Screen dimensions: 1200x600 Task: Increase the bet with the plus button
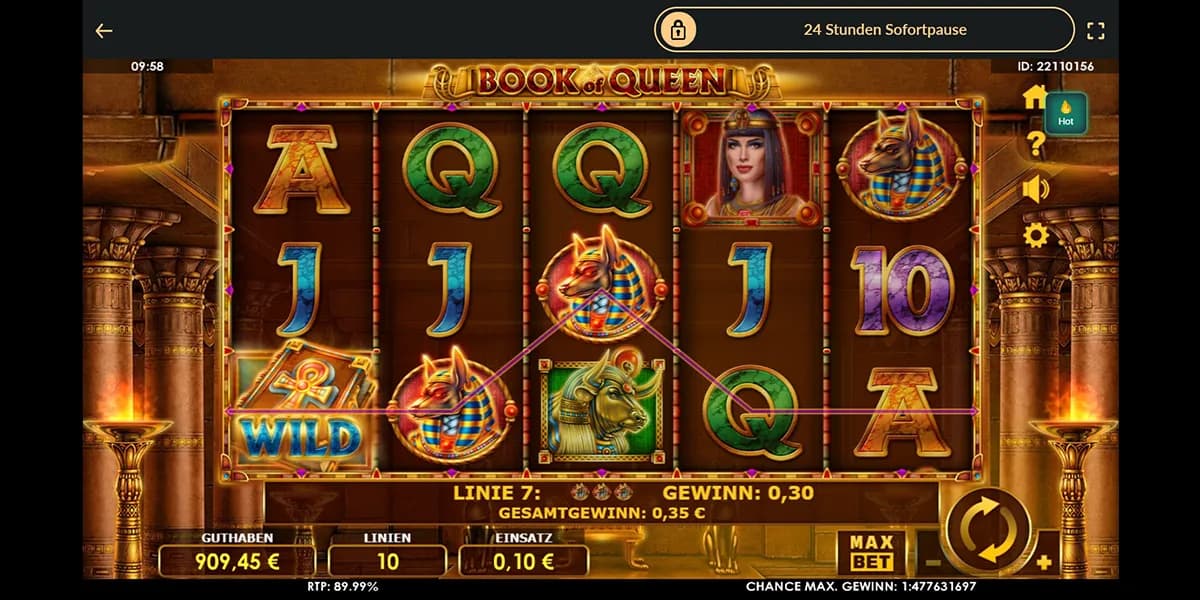(1044, 562)
